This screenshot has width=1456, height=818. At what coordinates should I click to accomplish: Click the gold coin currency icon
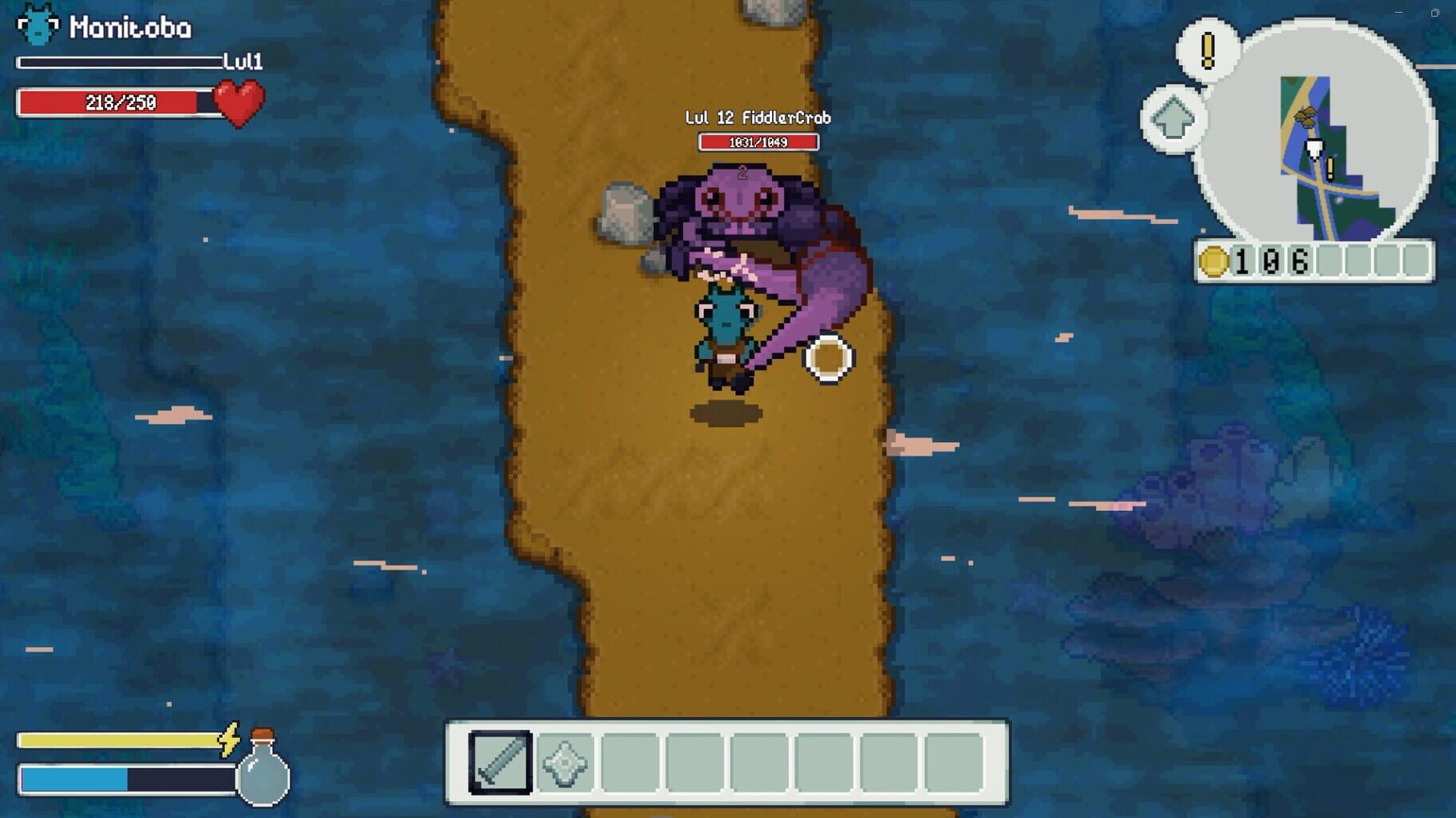tap(1214, 259)
